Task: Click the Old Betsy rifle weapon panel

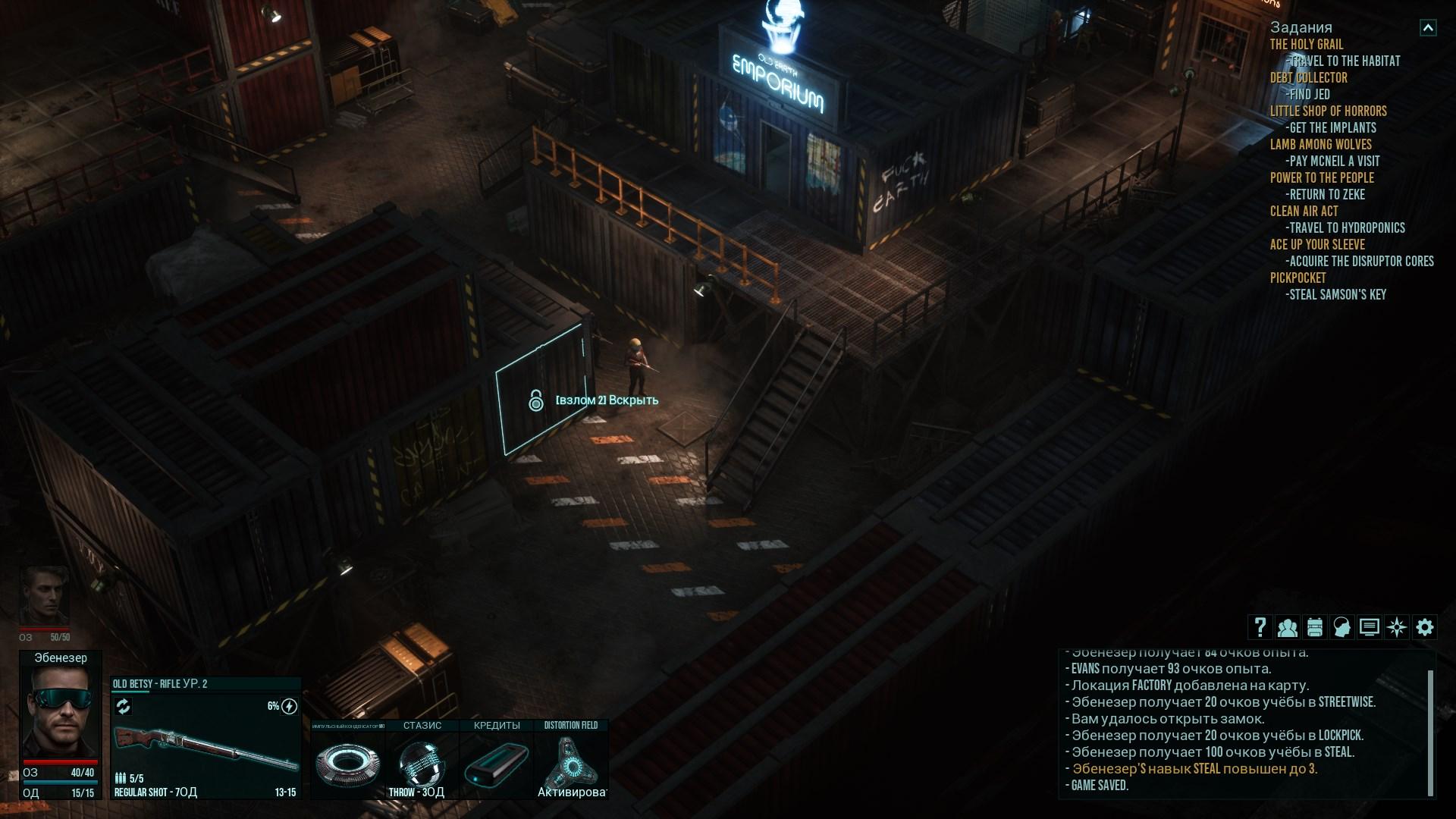Action: click(205, 747)
